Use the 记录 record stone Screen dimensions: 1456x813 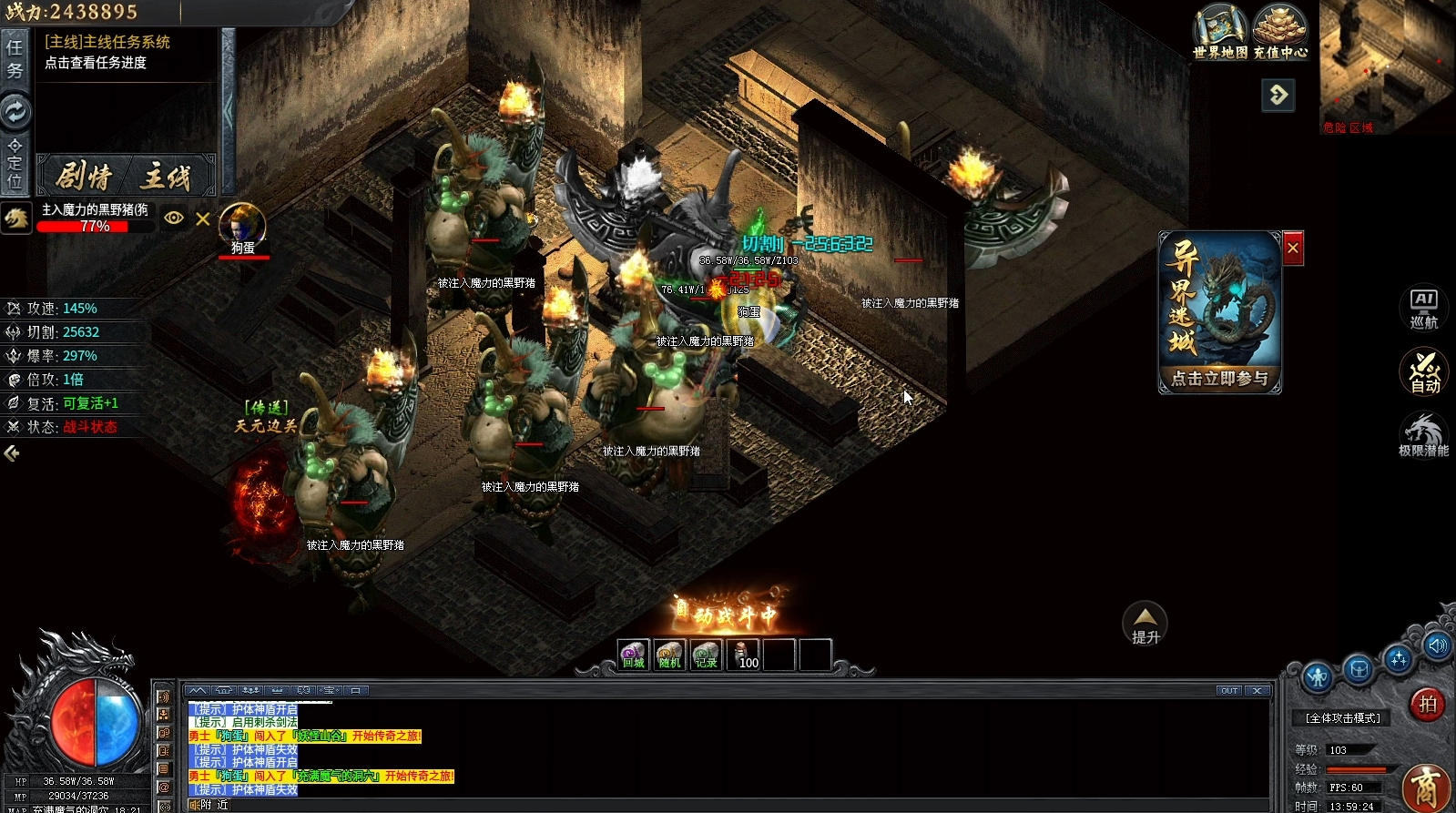706,655
